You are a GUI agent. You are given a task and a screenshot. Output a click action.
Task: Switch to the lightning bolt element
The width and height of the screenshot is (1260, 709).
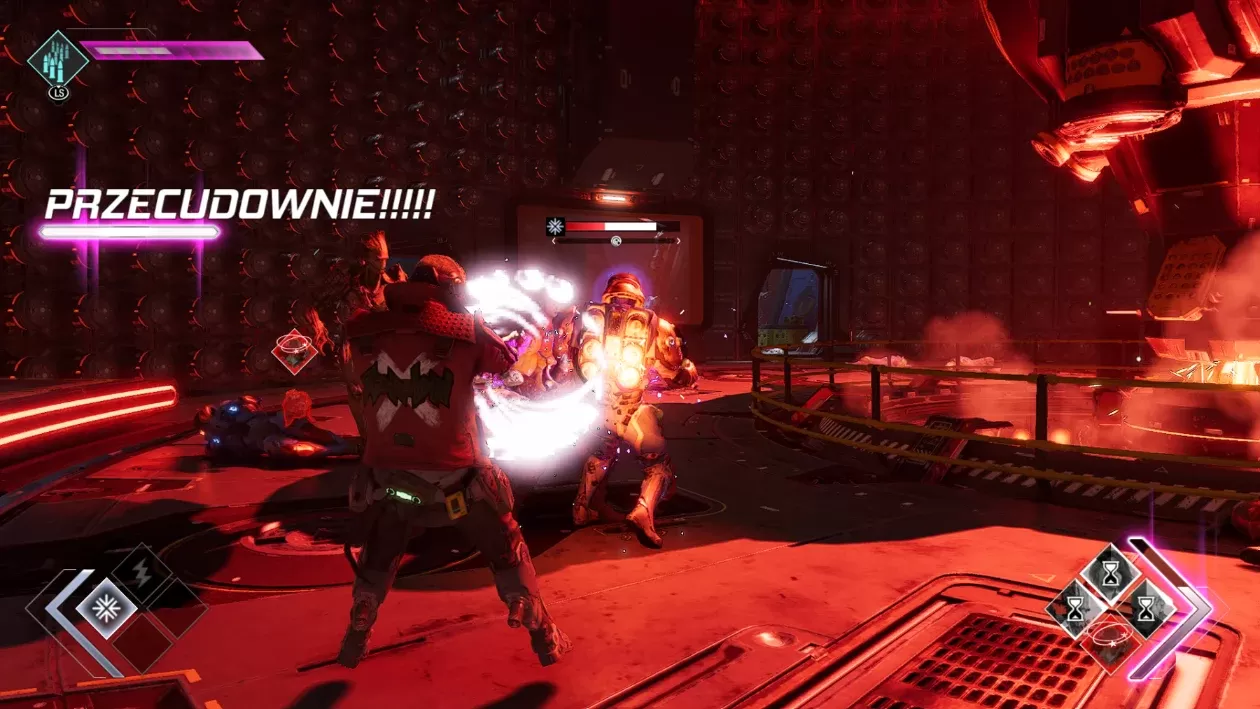[141, 573]
